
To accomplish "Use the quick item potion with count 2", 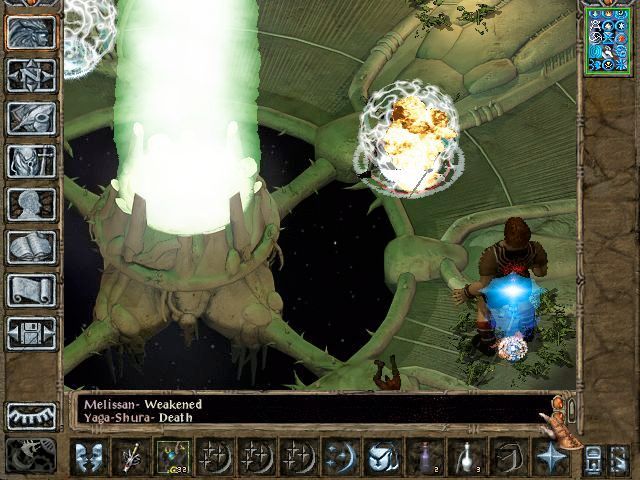I will tap(424, 457).
